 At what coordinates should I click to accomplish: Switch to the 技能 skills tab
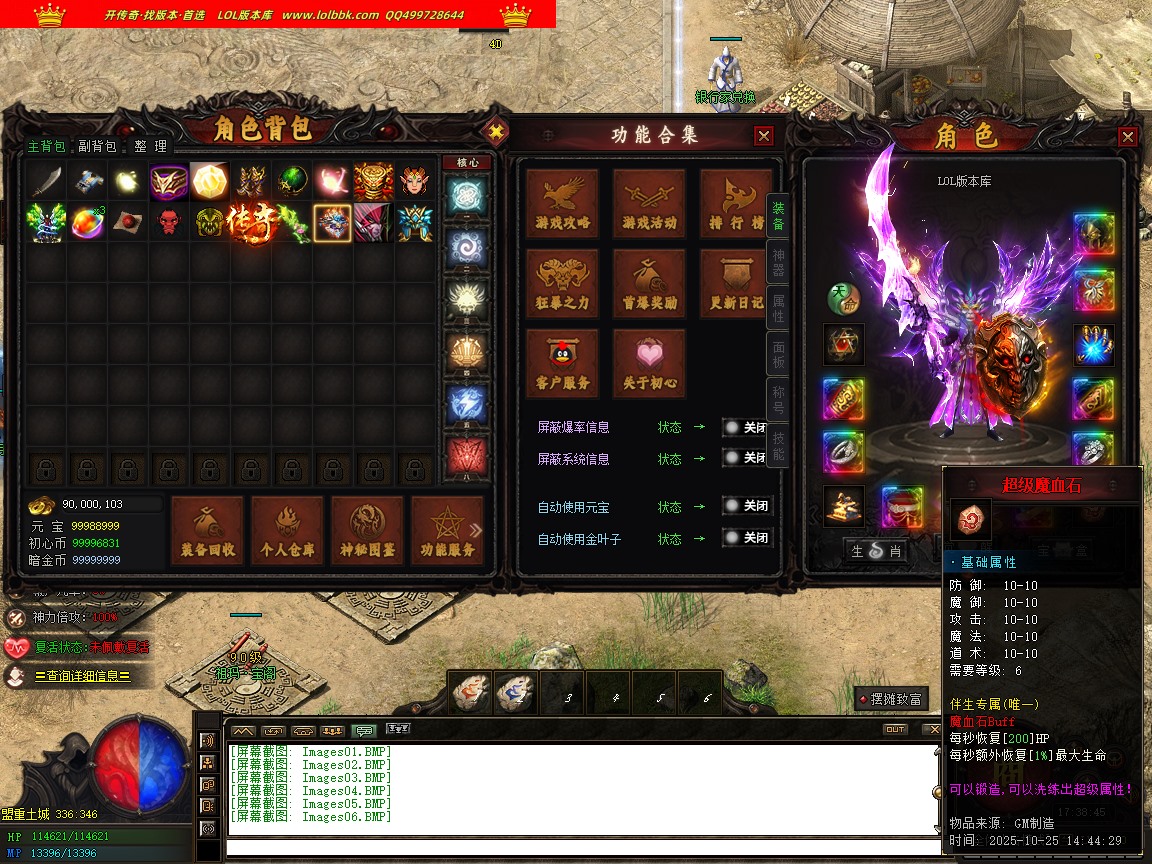click(x=778, y=446)
